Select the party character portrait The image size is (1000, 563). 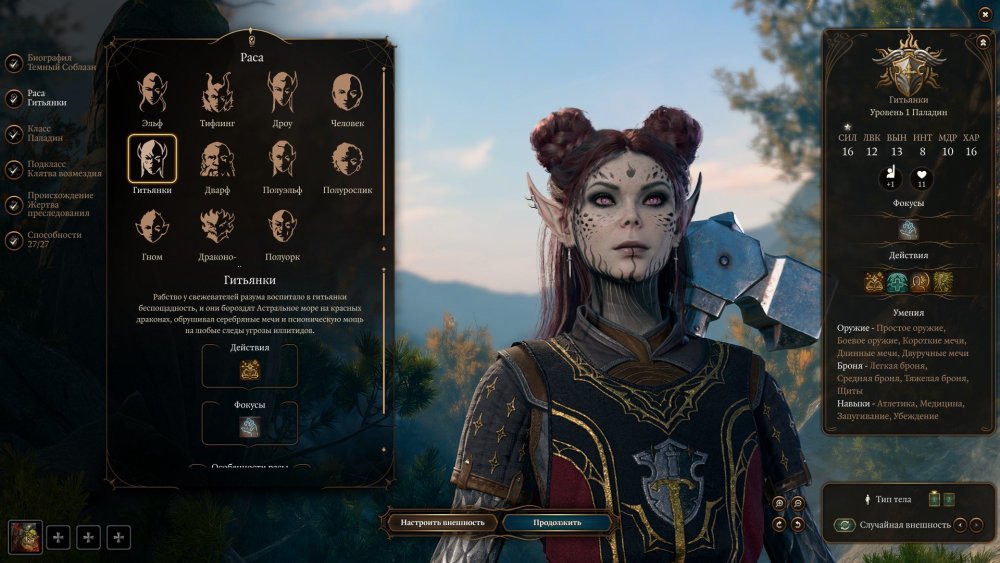(x=25, y=537)
